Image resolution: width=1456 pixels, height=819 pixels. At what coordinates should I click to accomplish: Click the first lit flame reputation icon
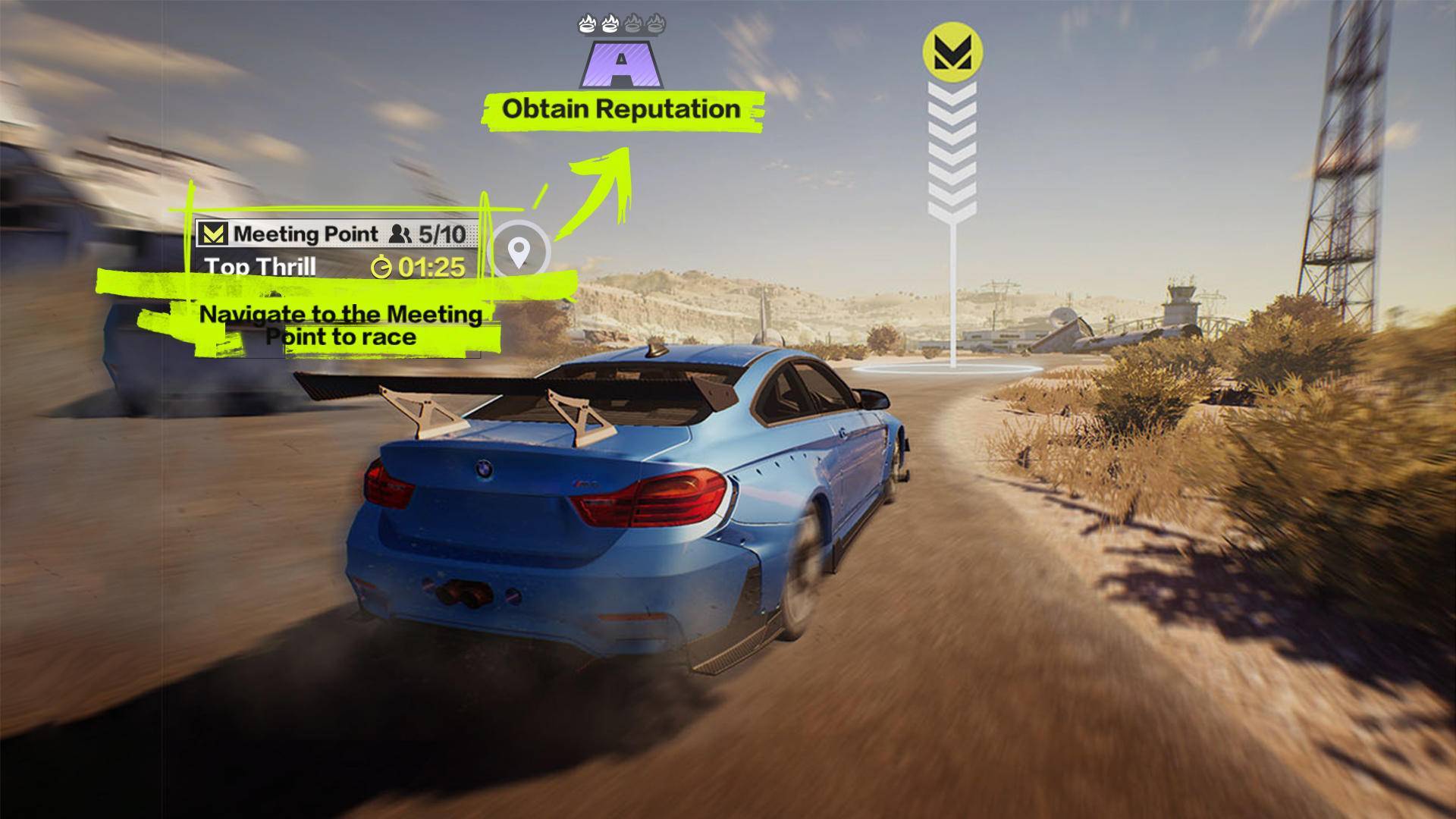pyautogui.click(x=586, y=24)
